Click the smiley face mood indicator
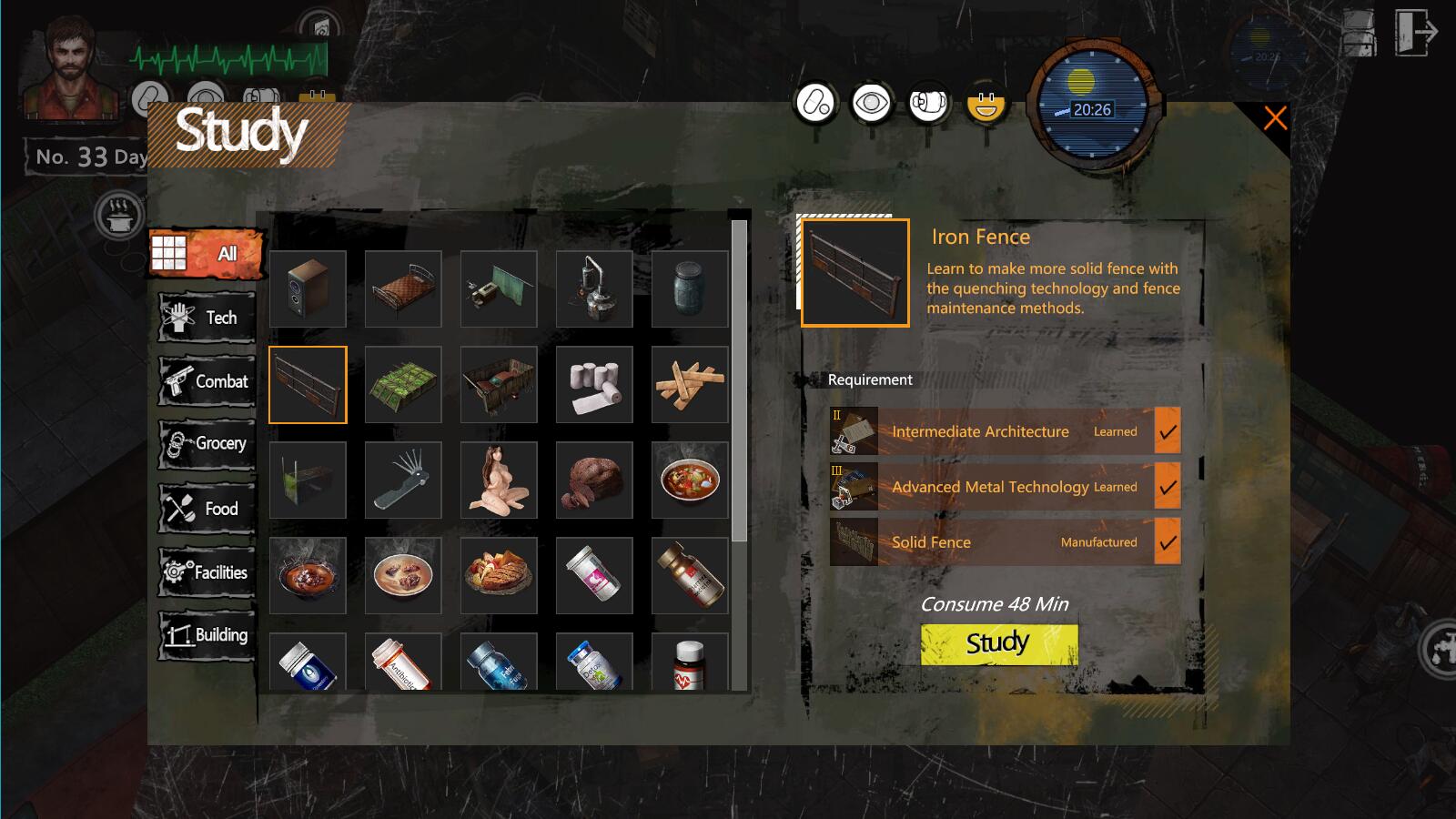This screenshot has width=1456, height=819. 985,104
